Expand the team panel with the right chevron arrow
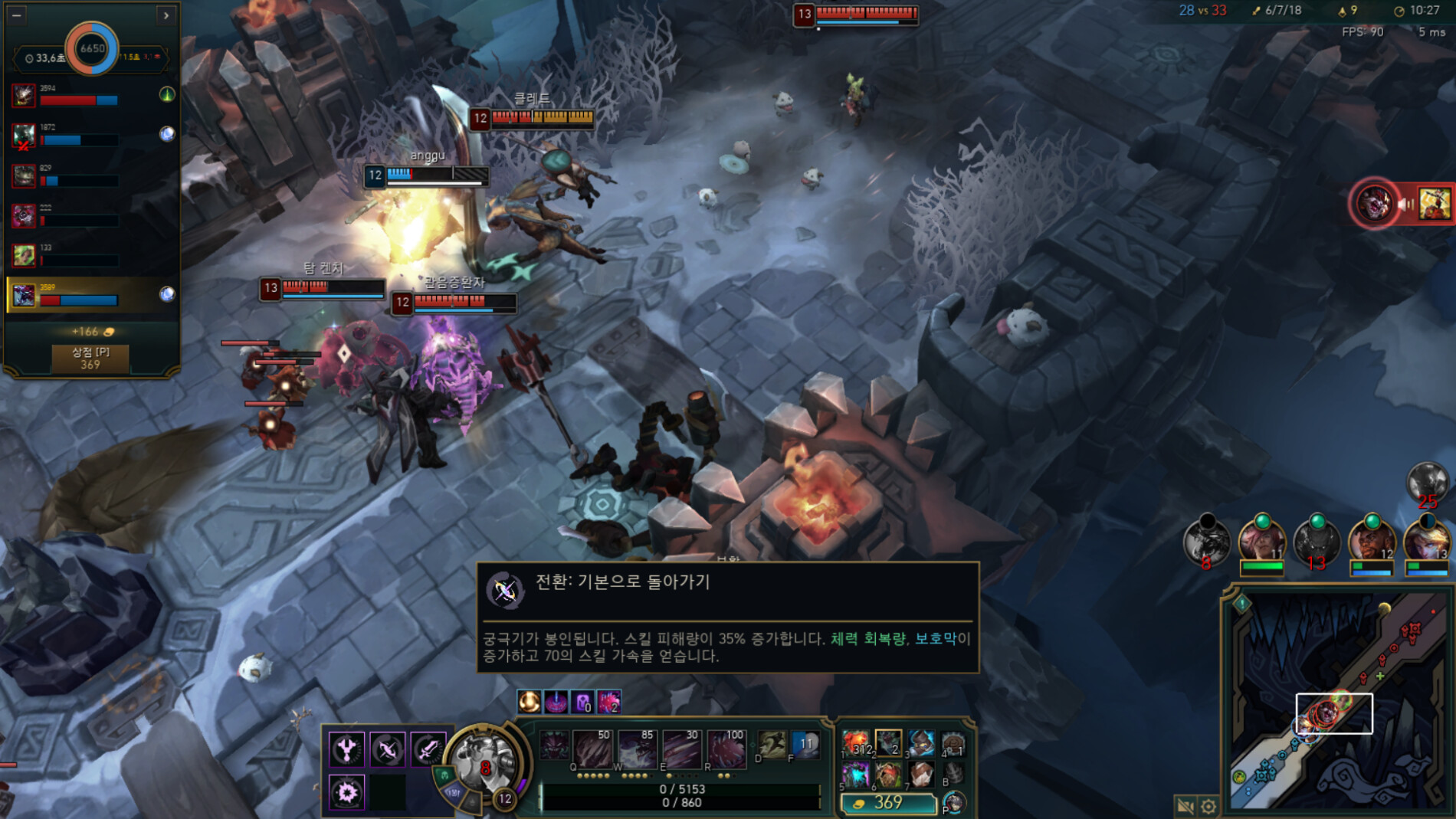Viewport: 1456px width, 819px height. pos(166,15)
